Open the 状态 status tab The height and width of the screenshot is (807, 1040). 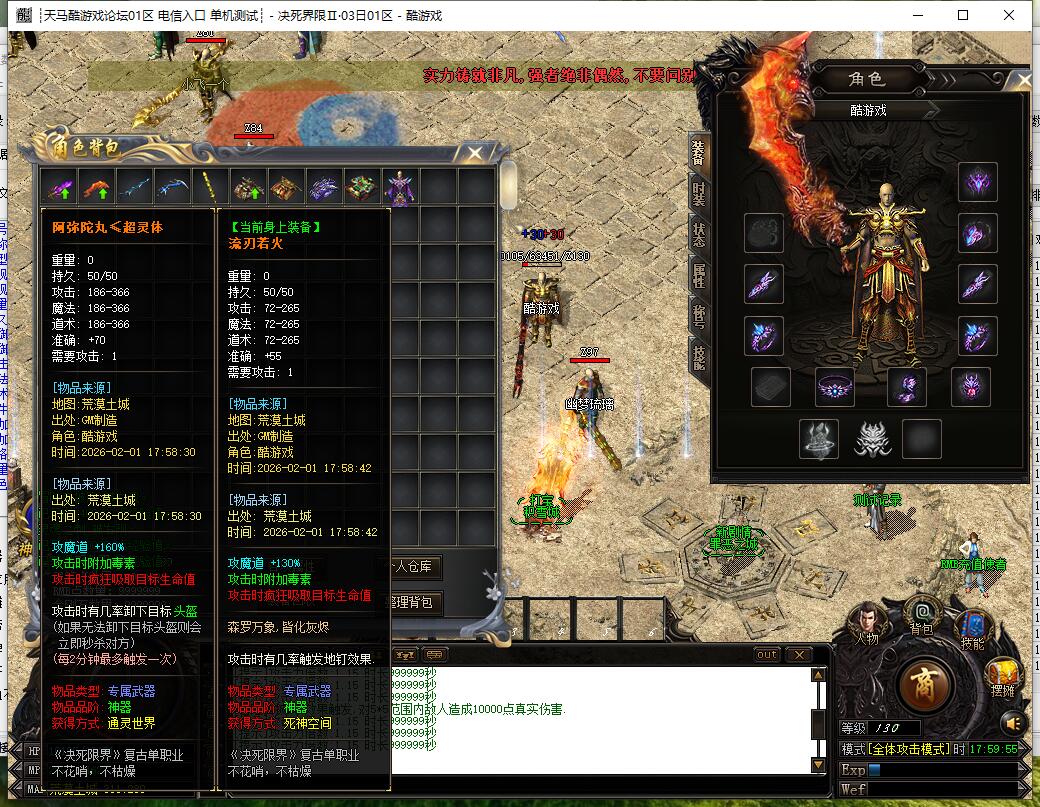[x=698, y=231]
